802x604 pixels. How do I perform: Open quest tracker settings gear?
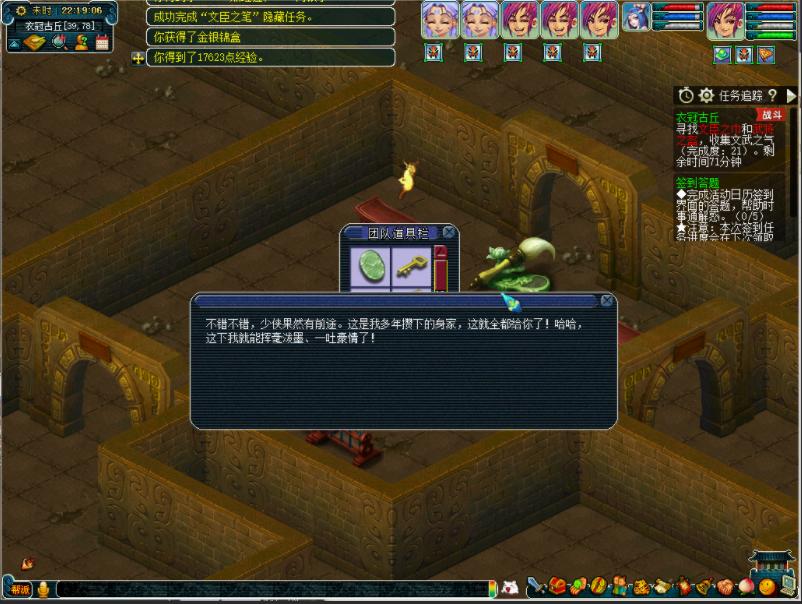pos(706,95)
